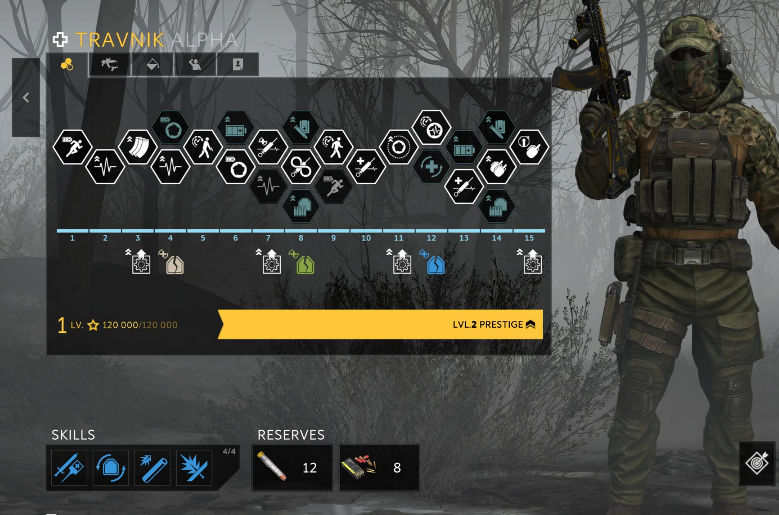The height and width of the screenshot is (515, 779).
Task: Choose the ammo magazines perk hexagon
Action: tap(137, 146)
